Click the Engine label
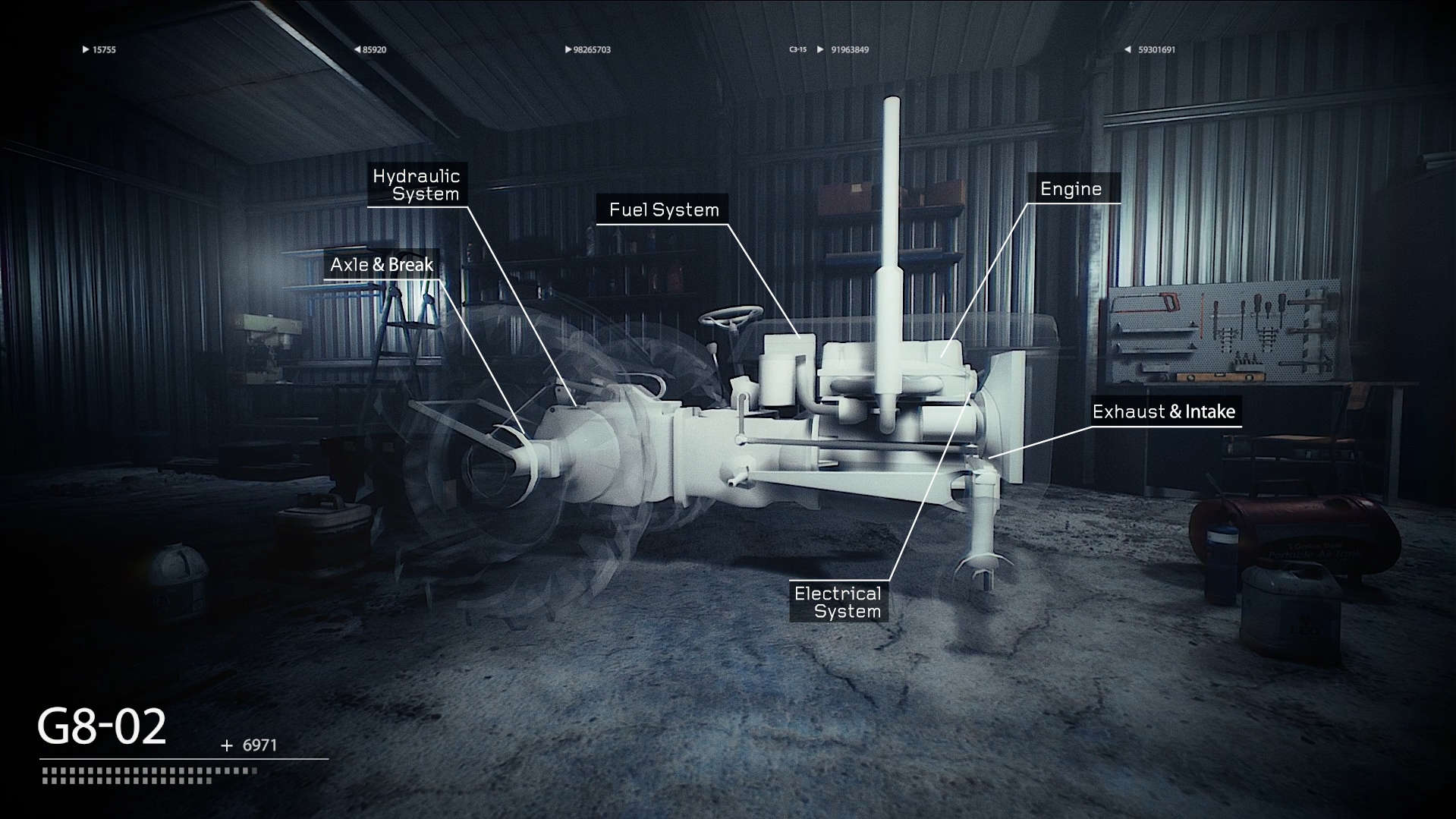 pos(1071,188)
